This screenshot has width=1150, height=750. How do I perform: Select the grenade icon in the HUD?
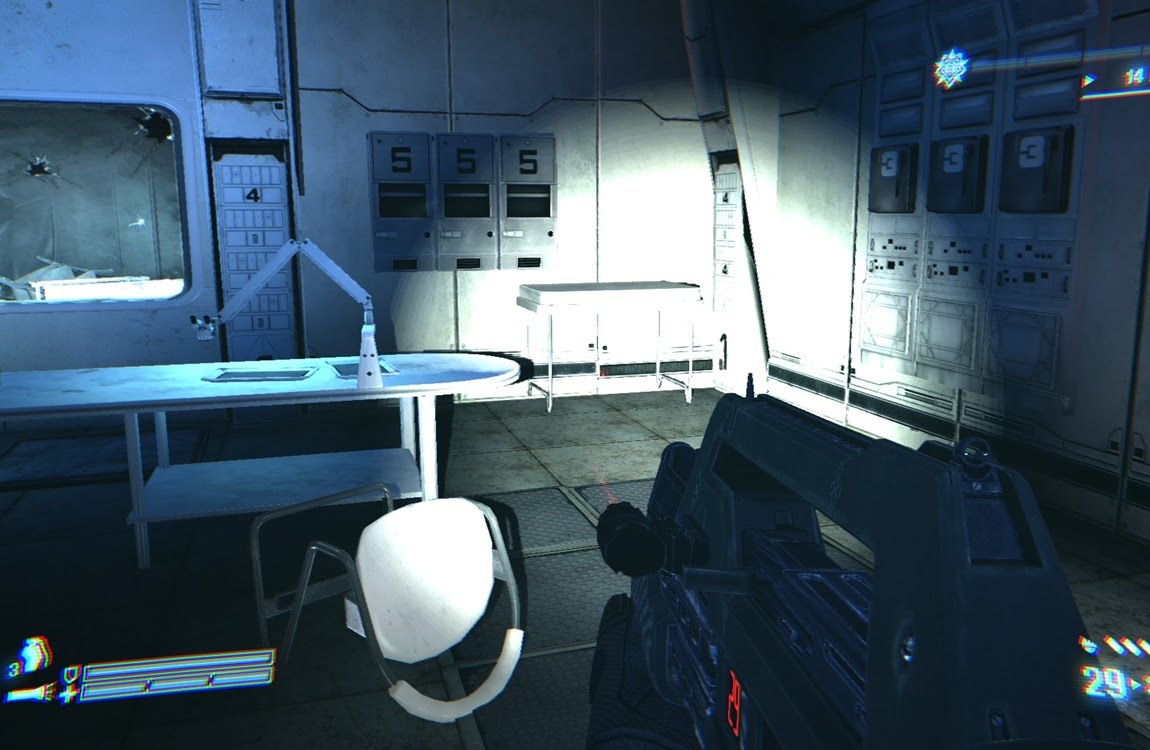point(34,656)
